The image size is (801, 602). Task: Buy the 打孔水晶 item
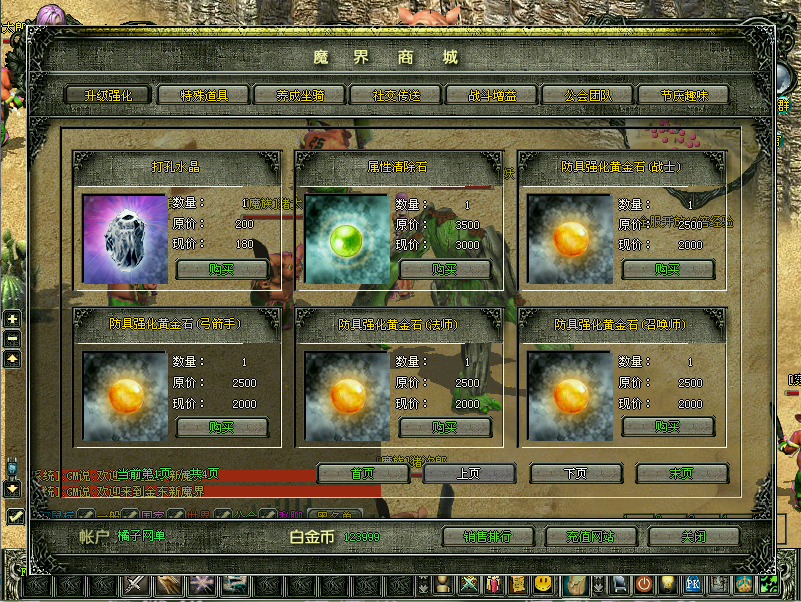(x=222, y=269)
